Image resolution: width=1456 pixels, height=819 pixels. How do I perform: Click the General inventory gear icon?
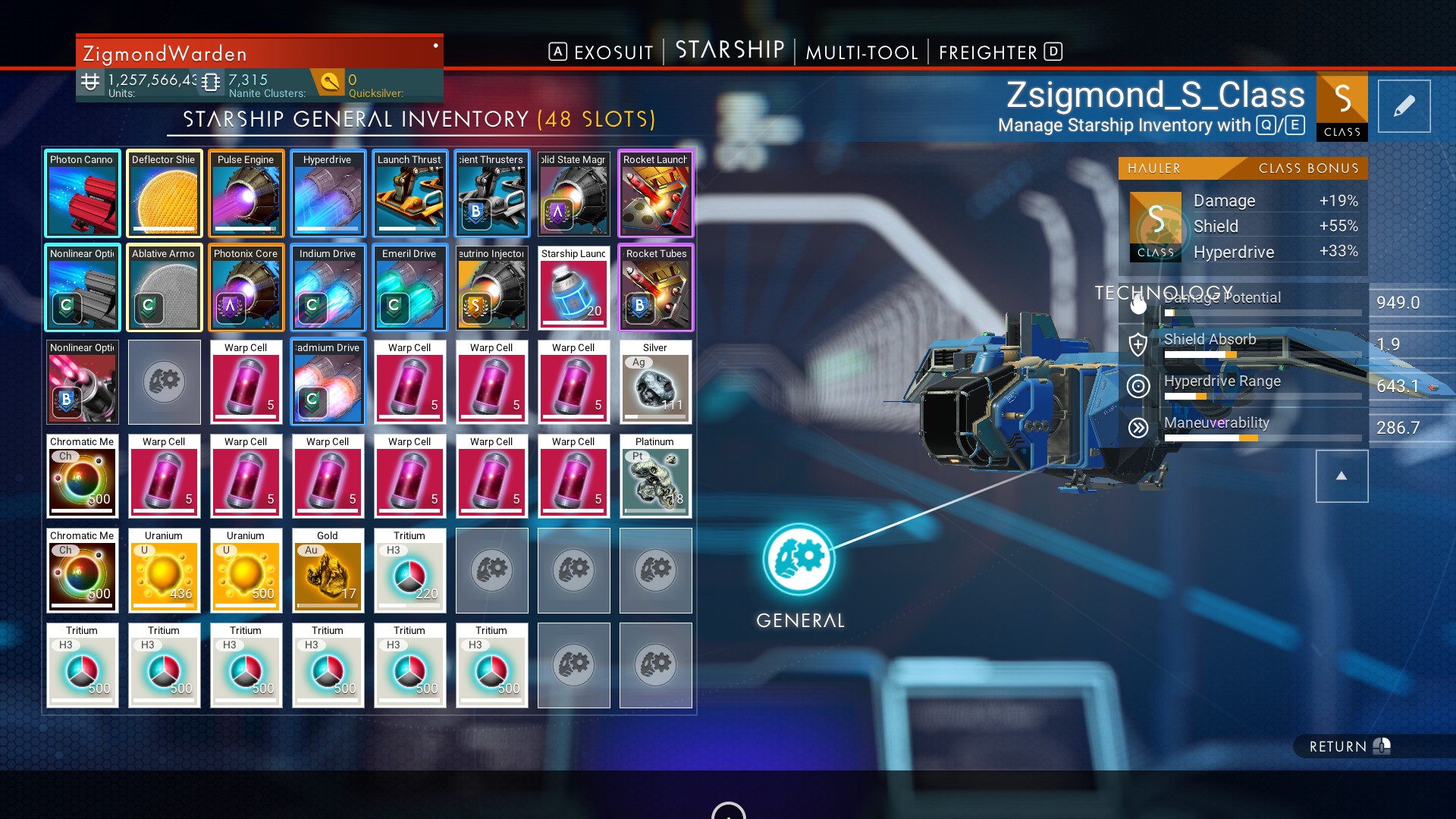(799, 560)
